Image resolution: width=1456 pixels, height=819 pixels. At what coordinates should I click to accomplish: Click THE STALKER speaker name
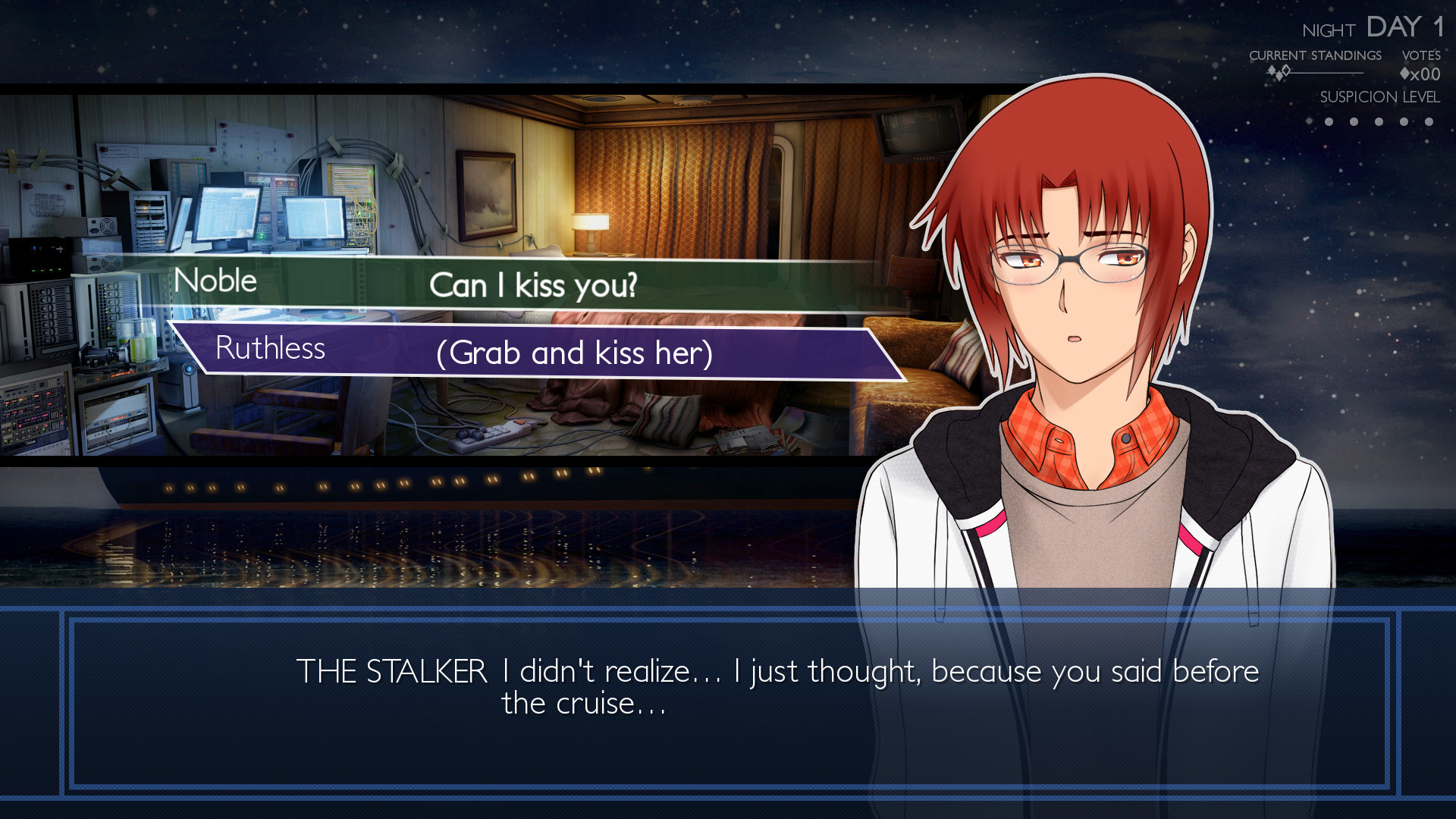click(x=391, y=671)
